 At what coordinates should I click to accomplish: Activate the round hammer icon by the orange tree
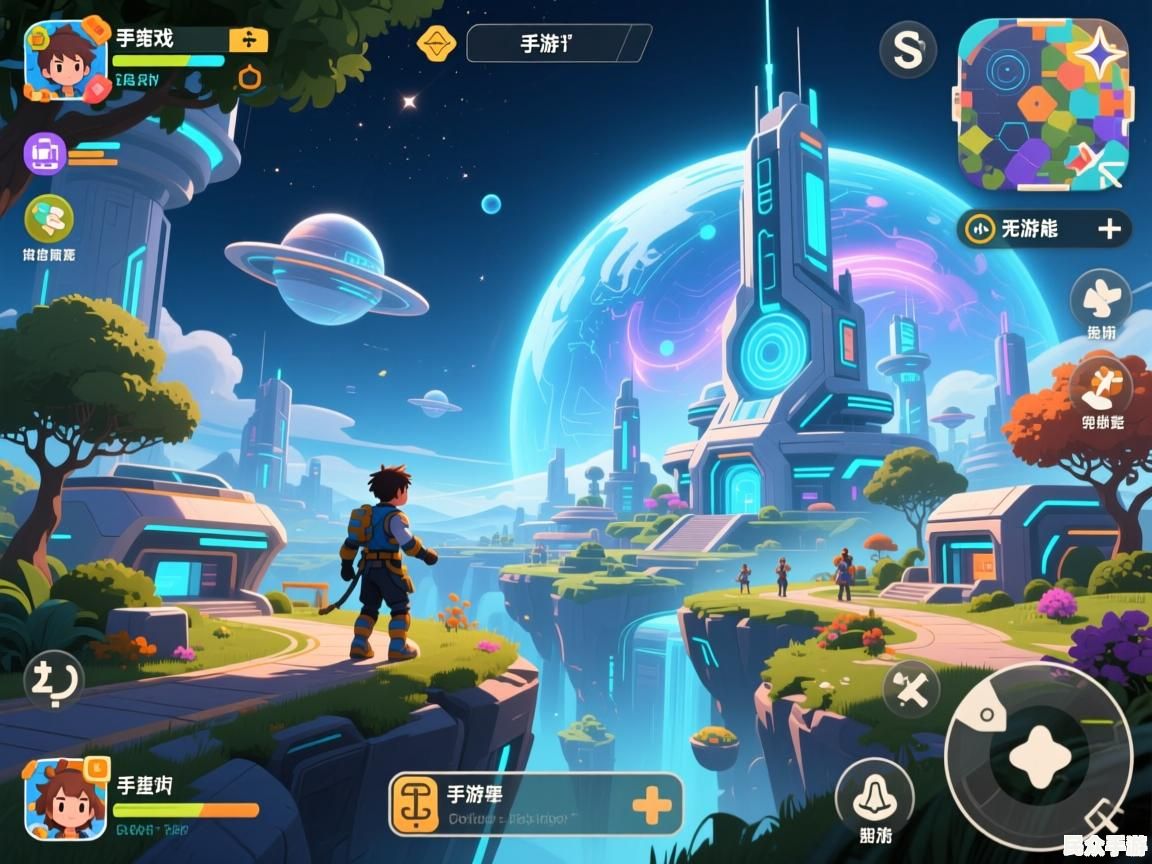(x=1100, y=385)
